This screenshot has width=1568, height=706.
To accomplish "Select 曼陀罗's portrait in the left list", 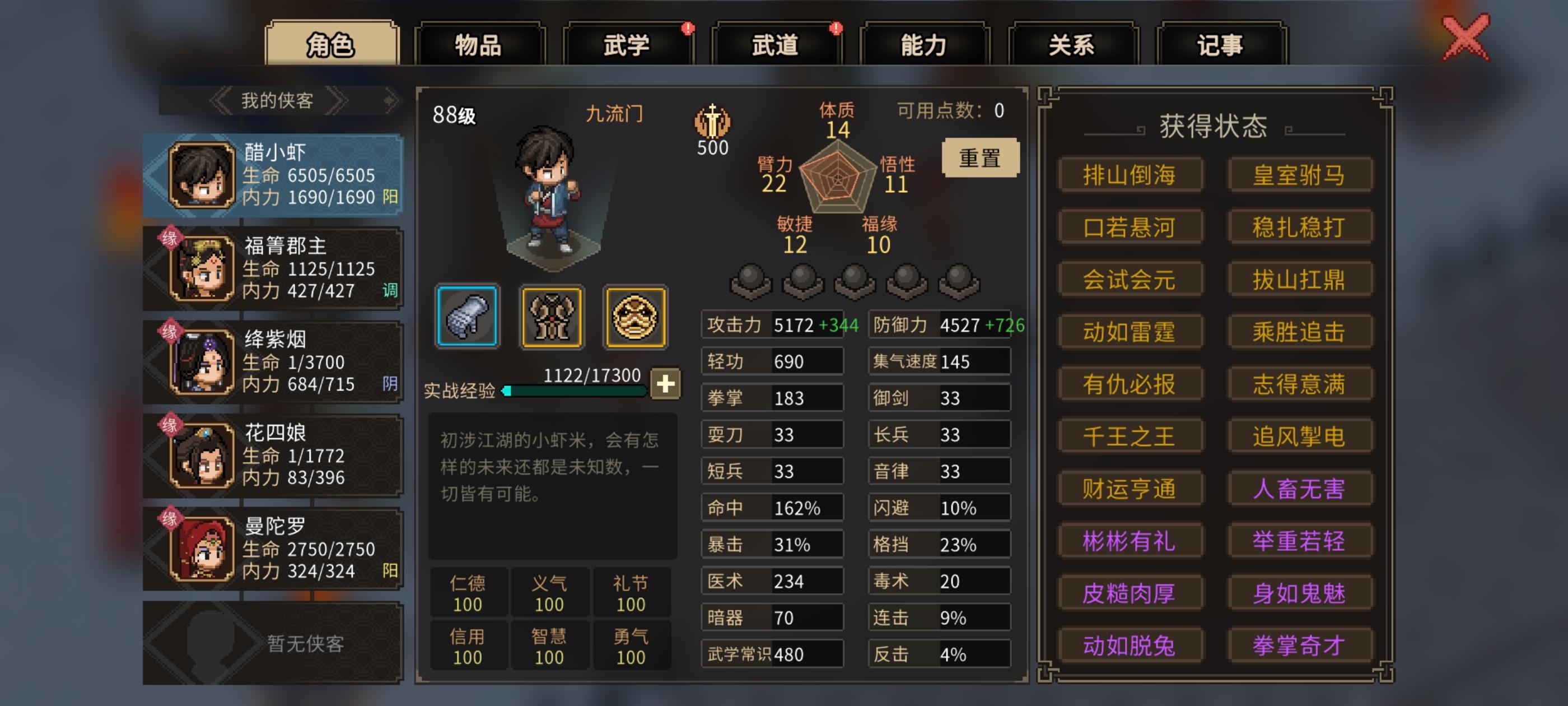I will coord(201,548).
